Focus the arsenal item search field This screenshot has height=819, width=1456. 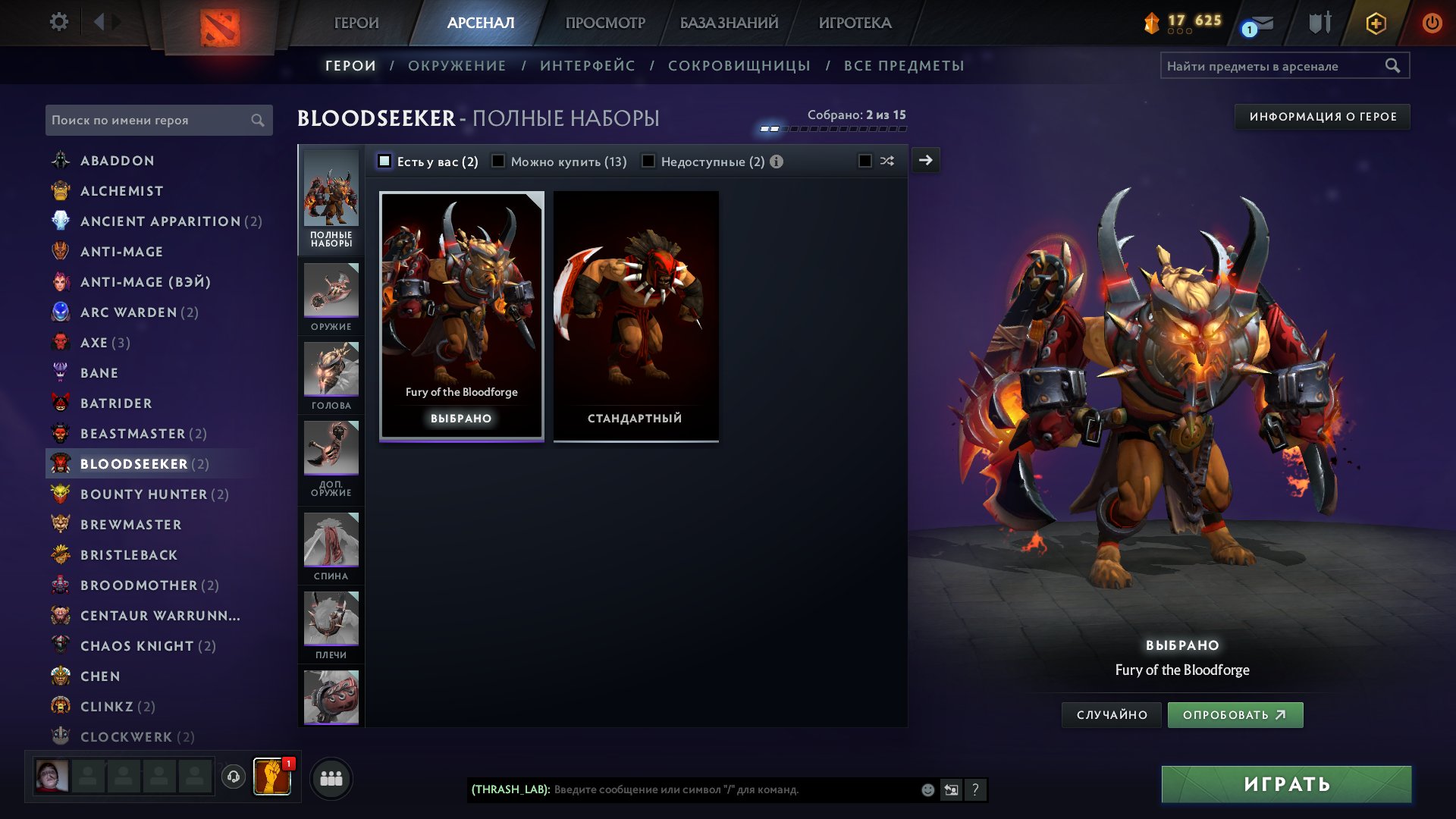point(1274,66)
